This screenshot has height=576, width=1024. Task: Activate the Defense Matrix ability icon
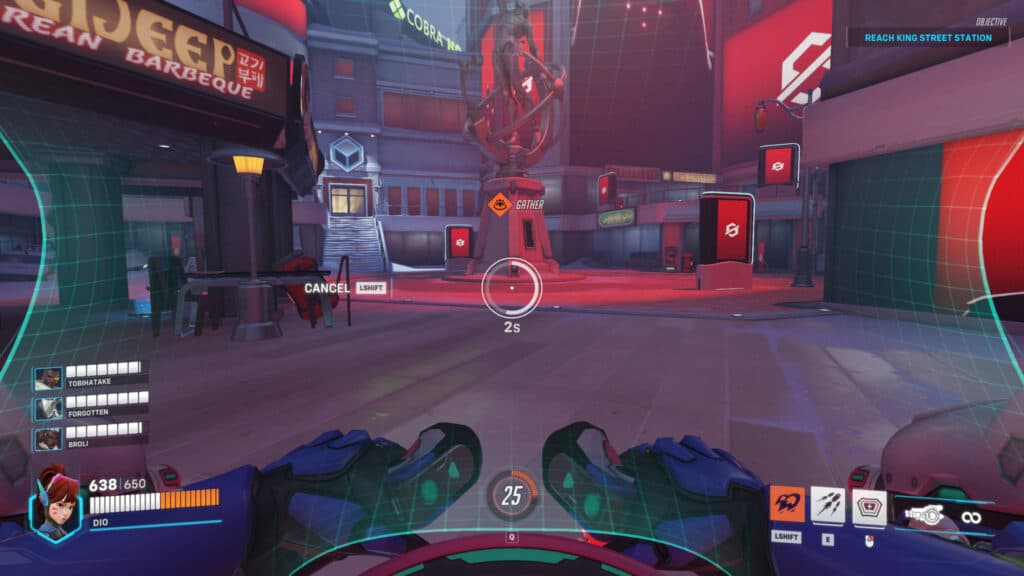tap(869, 507)
